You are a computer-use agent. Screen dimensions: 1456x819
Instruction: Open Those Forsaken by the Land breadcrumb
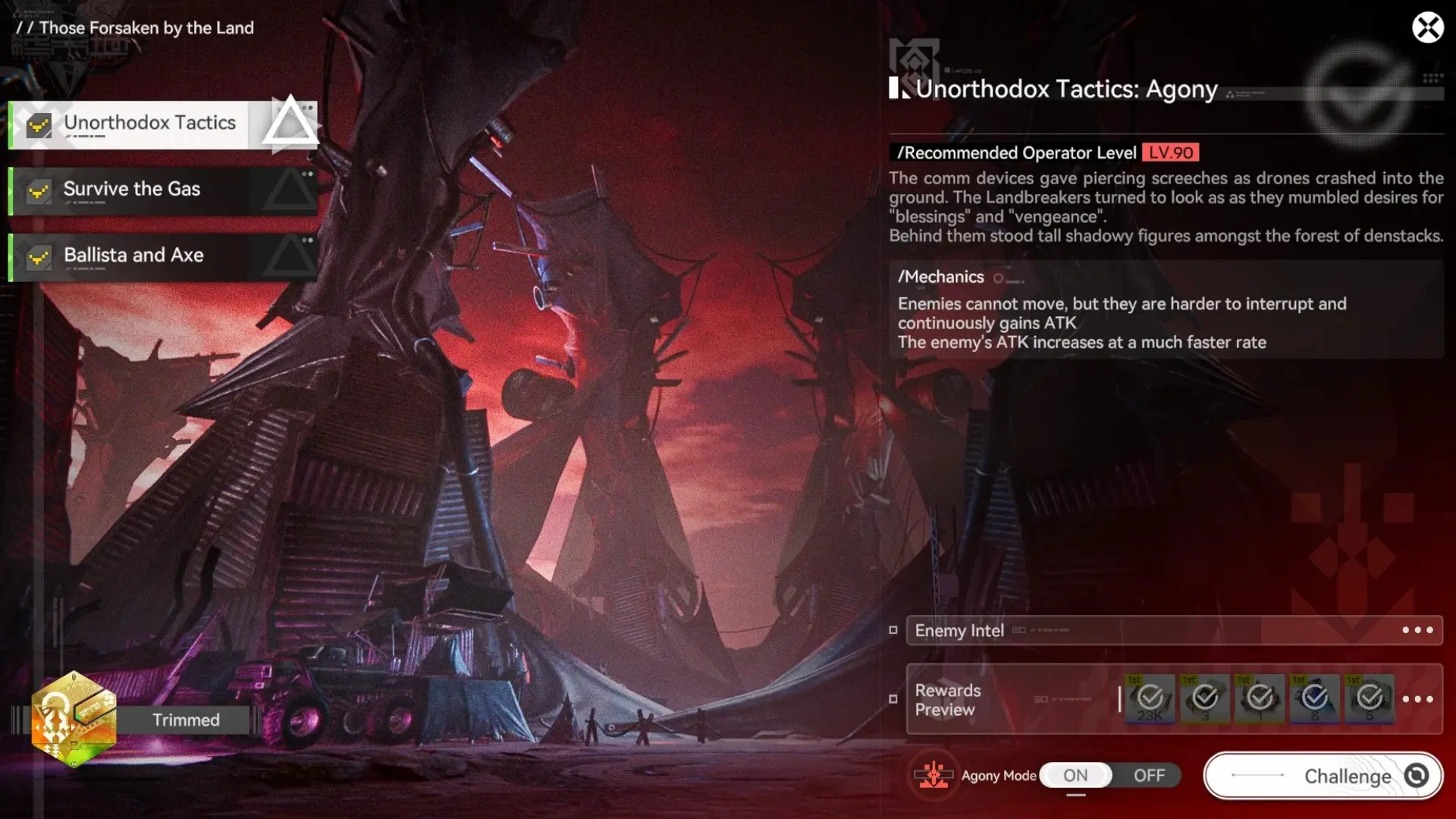click(x=136, y=28)
